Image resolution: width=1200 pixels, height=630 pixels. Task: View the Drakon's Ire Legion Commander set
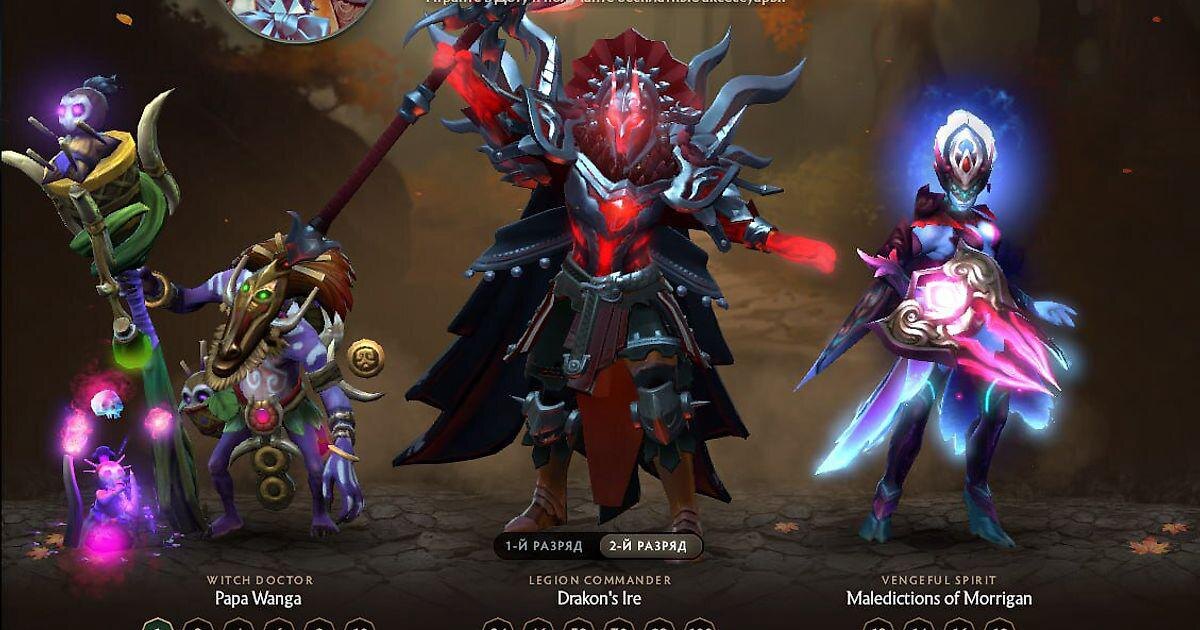tap(599, 599)
